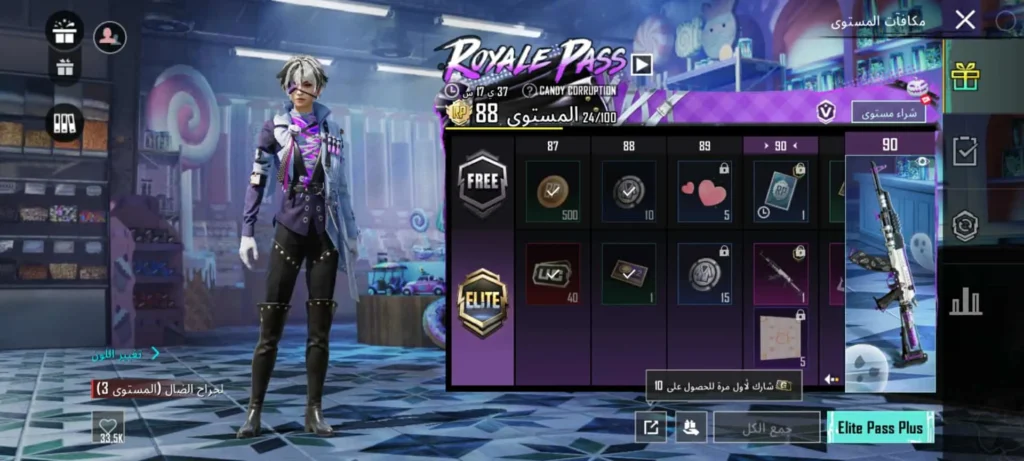Open the white binders icon
Viewport: 1024px width, 461px height.
[x=65, y=122]
